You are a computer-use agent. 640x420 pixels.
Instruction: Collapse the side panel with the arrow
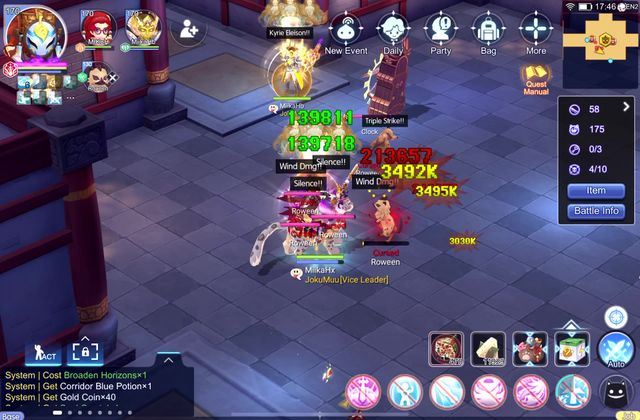tap(626, 106)
